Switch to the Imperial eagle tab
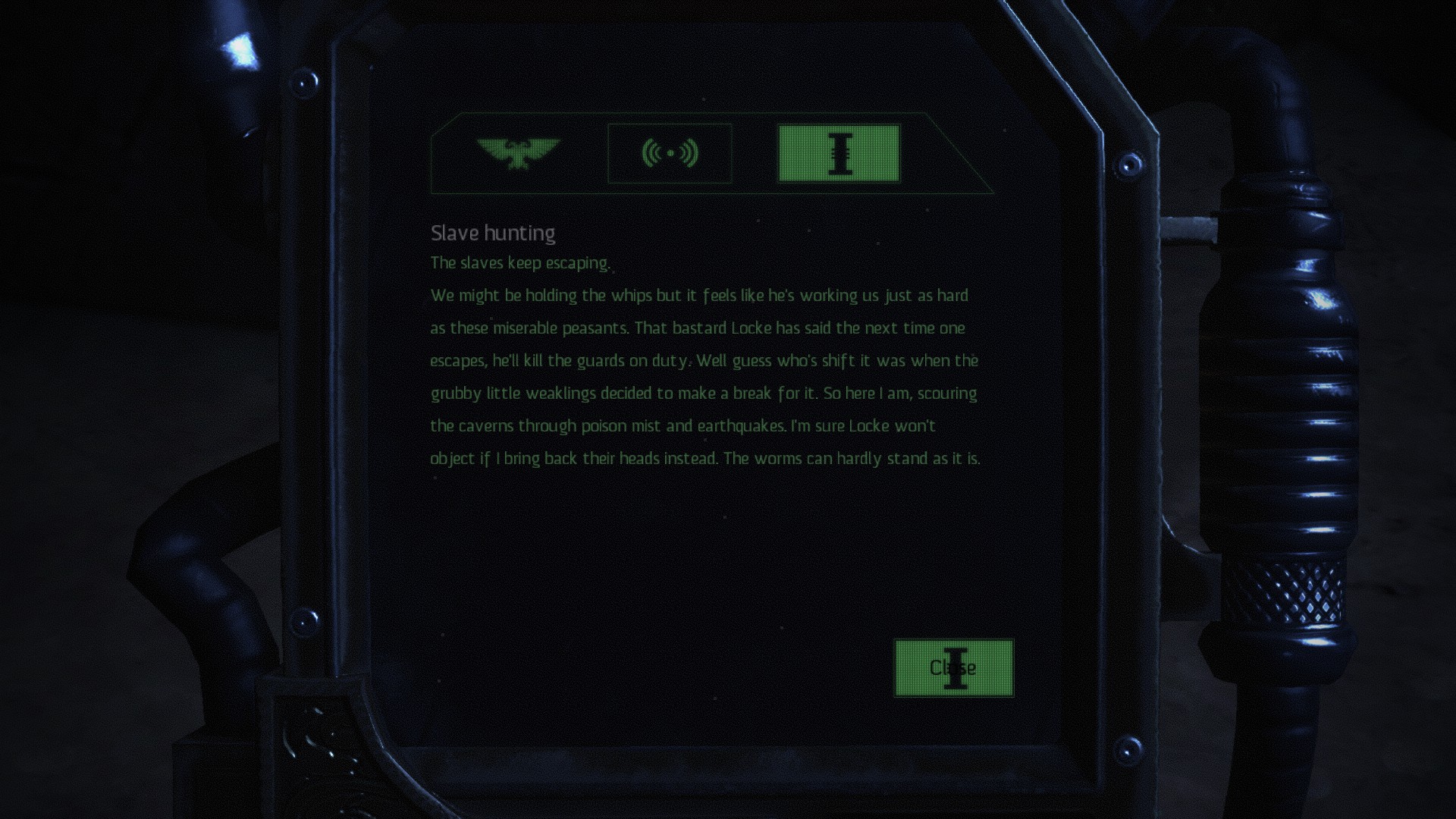1456x819 pixels. click(518, 153)
